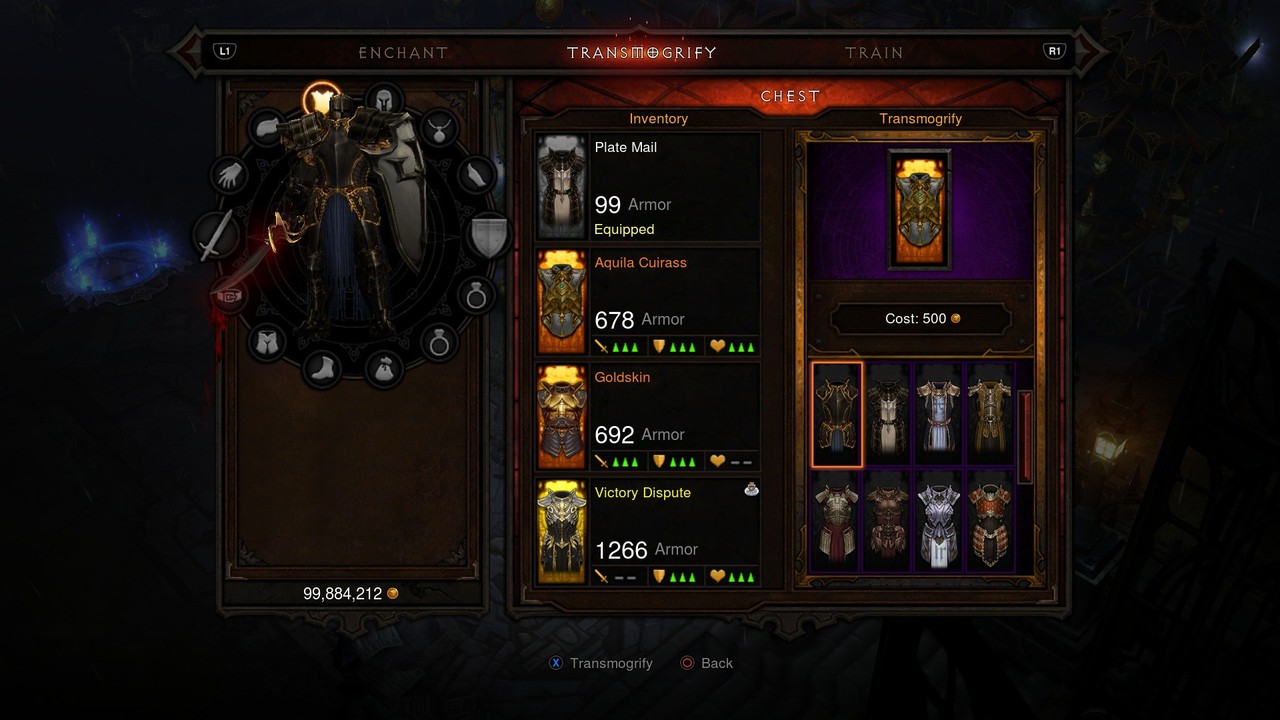
Task: Click the pants slot icon
Action: point(267,342)
